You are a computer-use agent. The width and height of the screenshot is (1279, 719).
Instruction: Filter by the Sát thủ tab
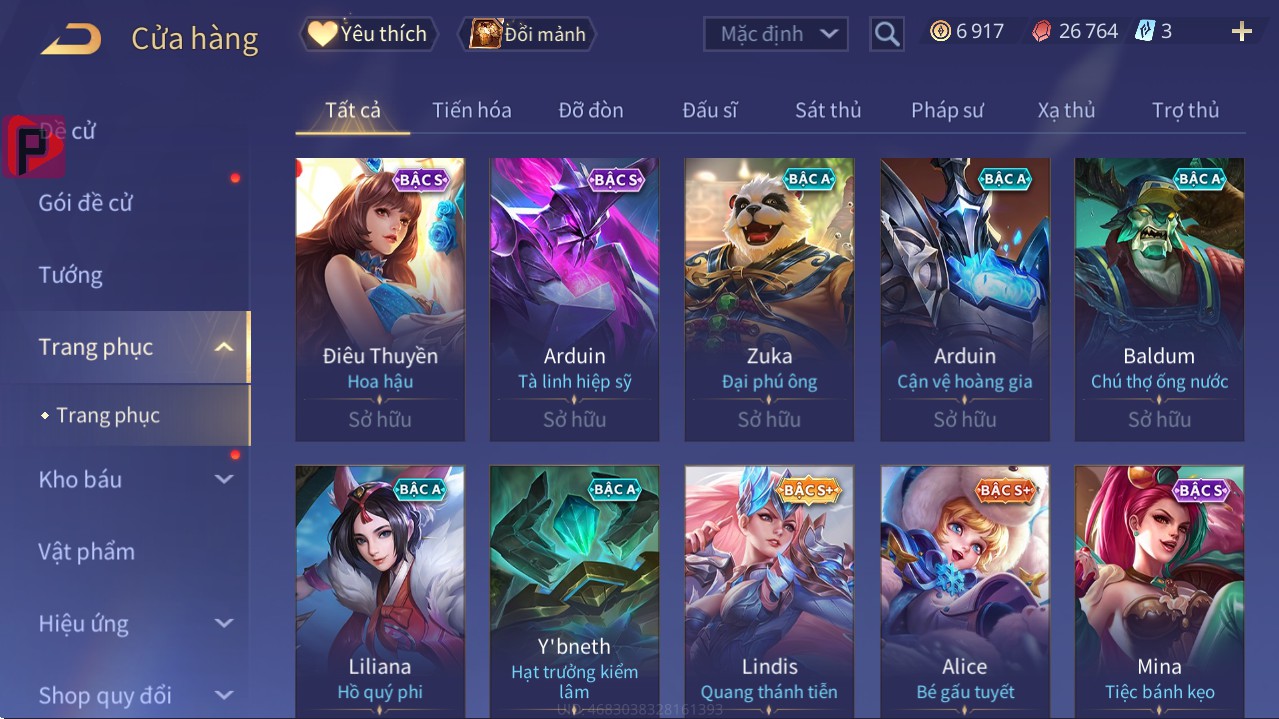pos(828,110)
